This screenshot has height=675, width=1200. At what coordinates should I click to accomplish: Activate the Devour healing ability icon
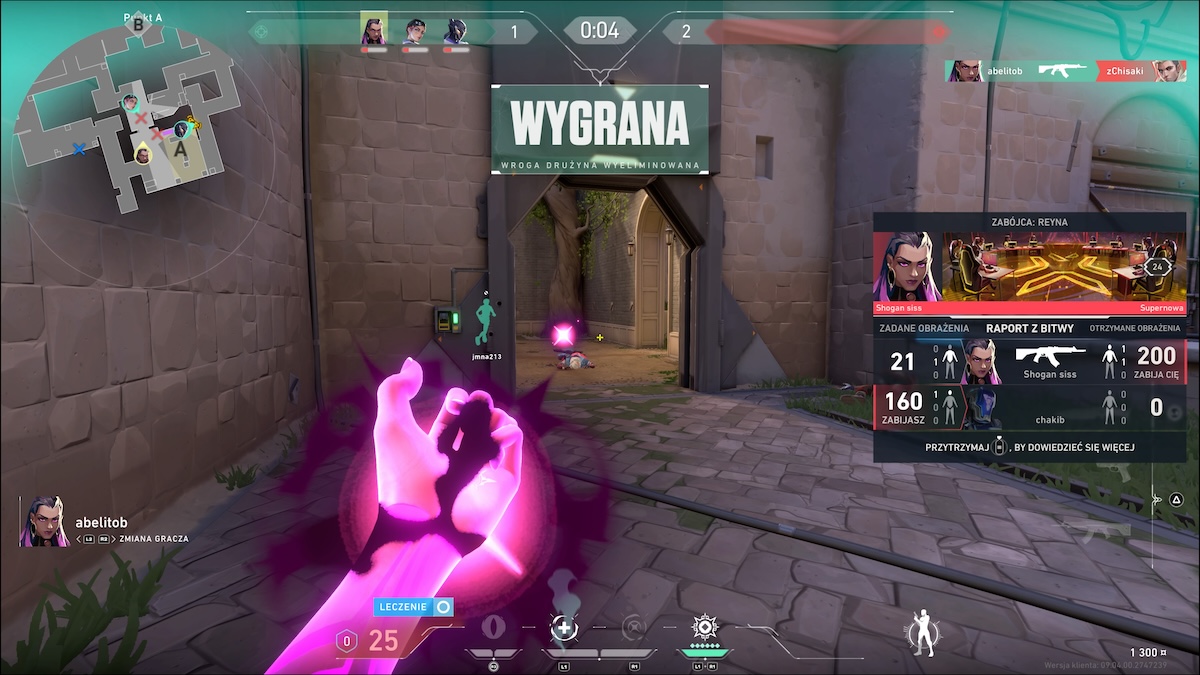click(x=565, y=628)
